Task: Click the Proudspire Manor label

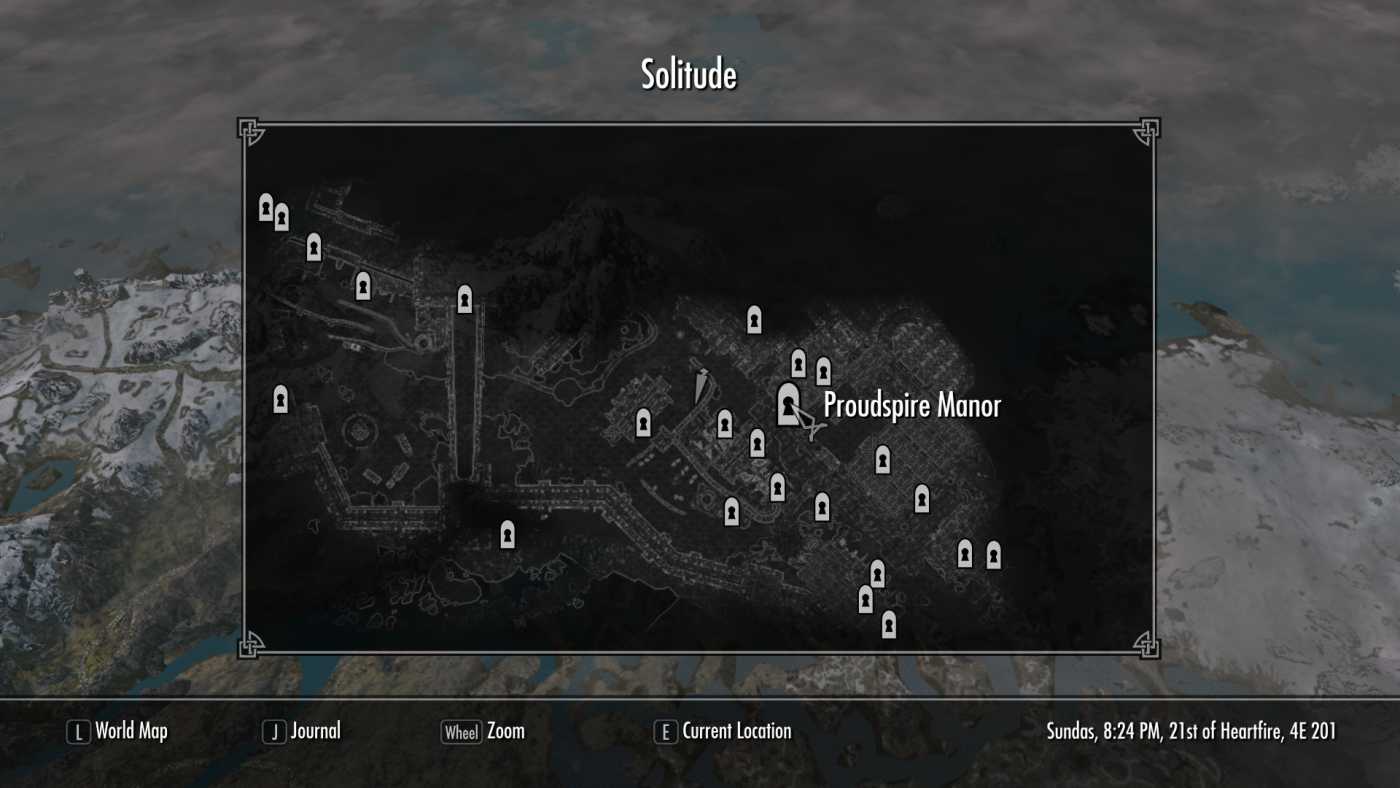Action: 913,407
